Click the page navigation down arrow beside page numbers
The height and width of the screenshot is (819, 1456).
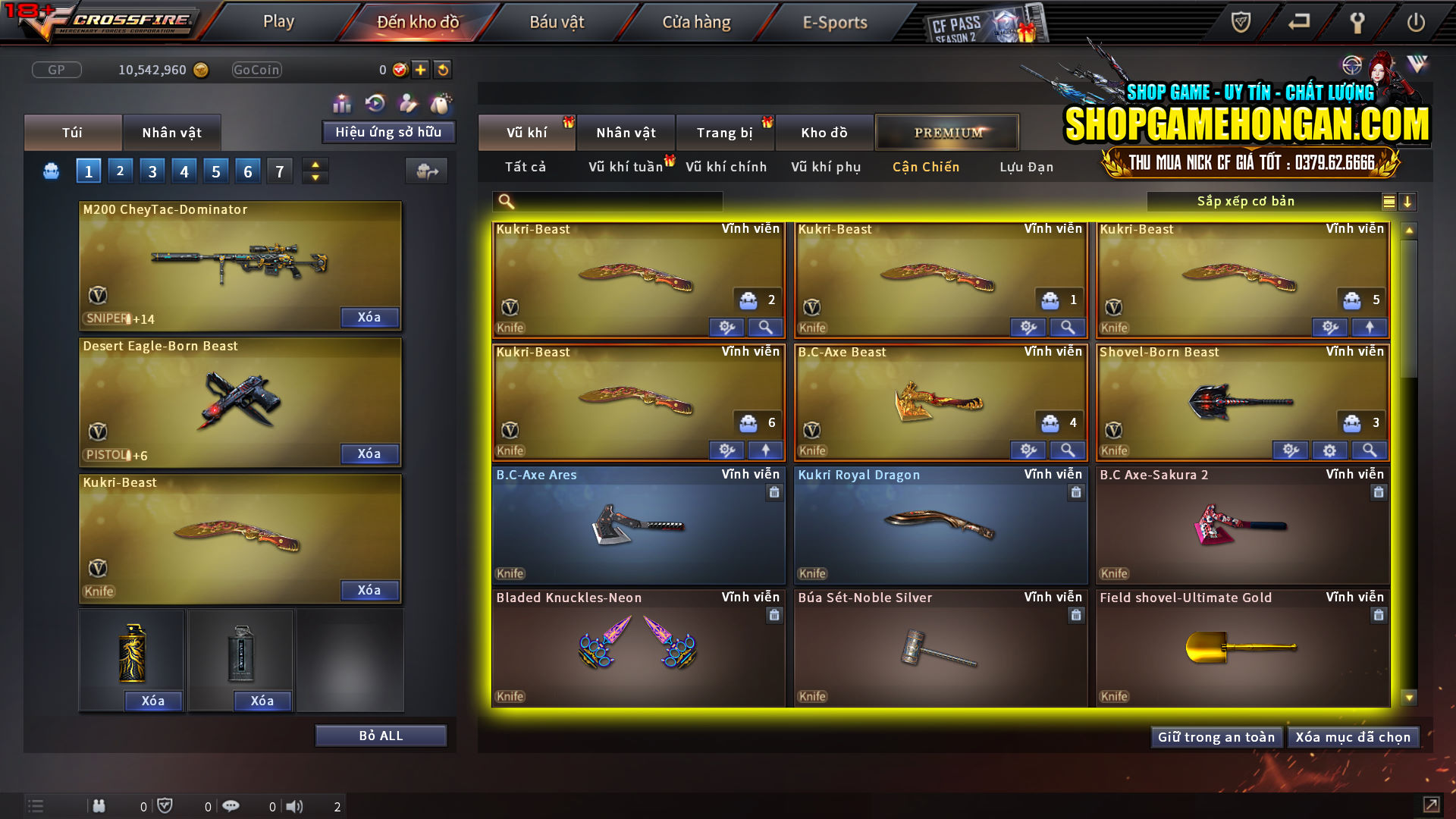(315, 177)
